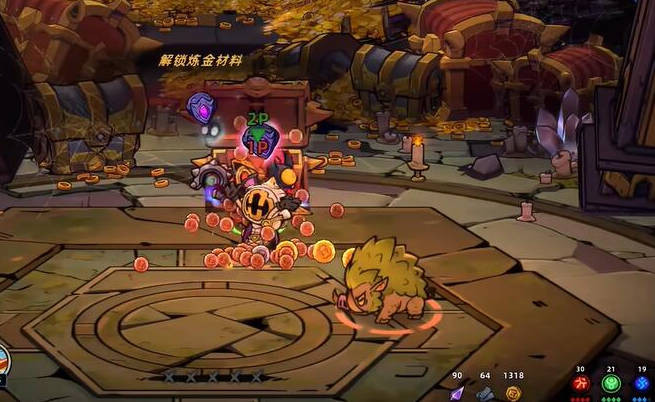
Task: Open the player portrait at screen edge
Action: click(6, 360)
